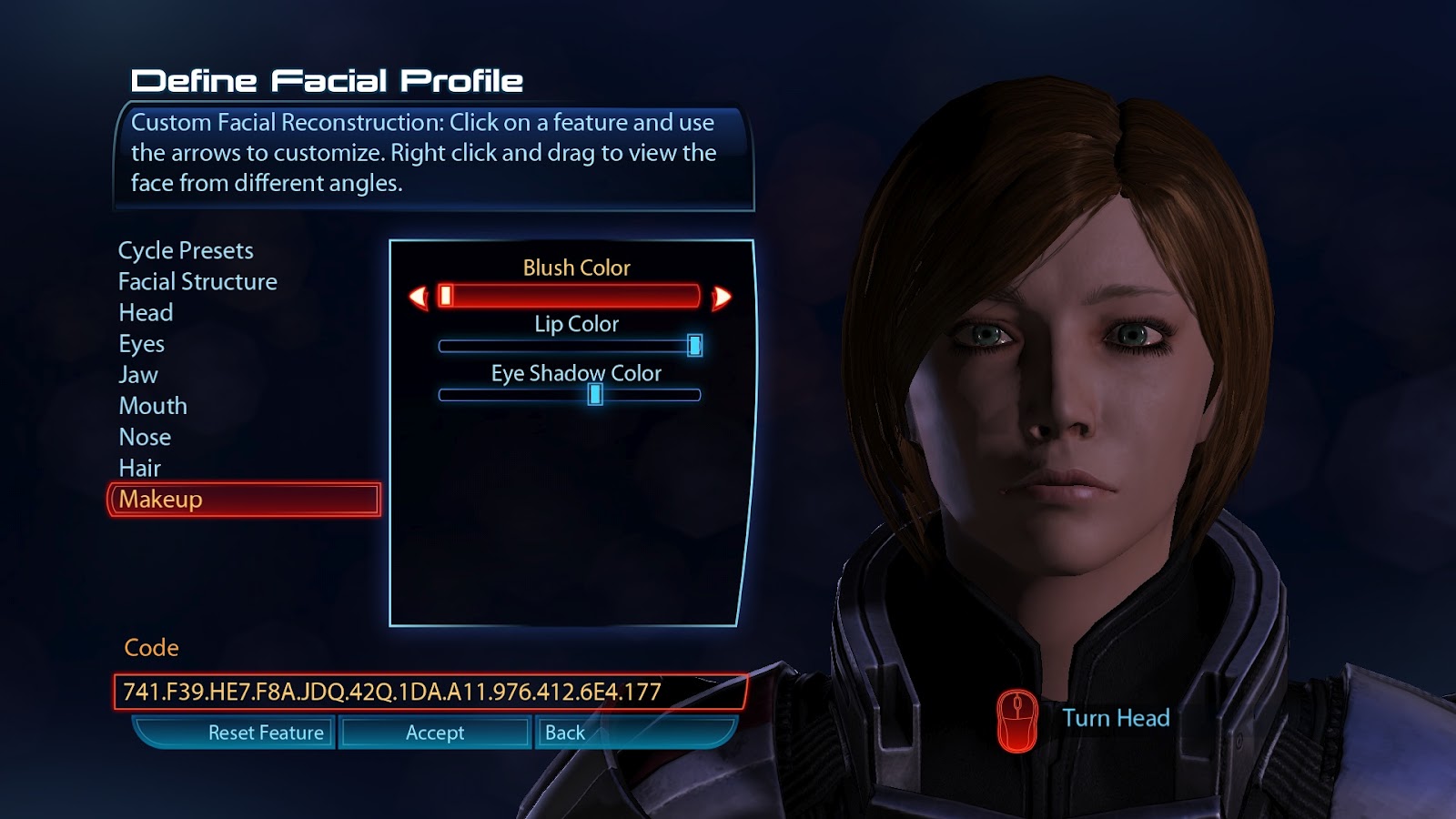Open the Facial Structure category

pos(197,282)
